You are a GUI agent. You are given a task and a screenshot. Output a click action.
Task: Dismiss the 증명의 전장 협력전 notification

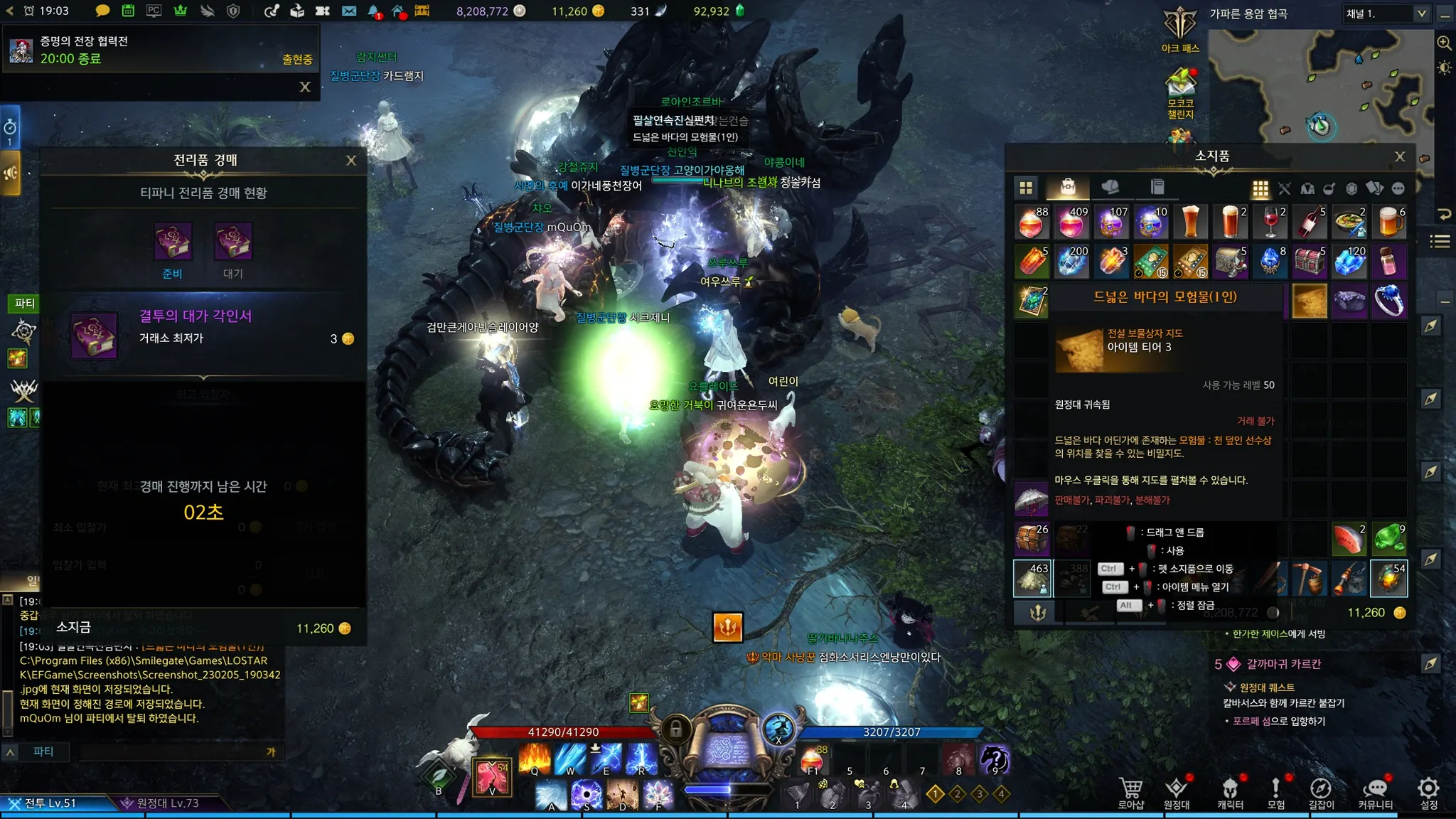[x=305, y=87]
